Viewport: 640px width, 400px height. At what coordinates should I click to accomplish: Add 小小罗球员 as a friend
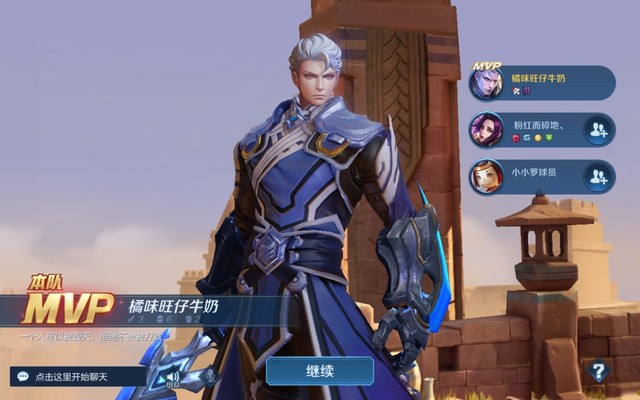click(x=598, y=177)
